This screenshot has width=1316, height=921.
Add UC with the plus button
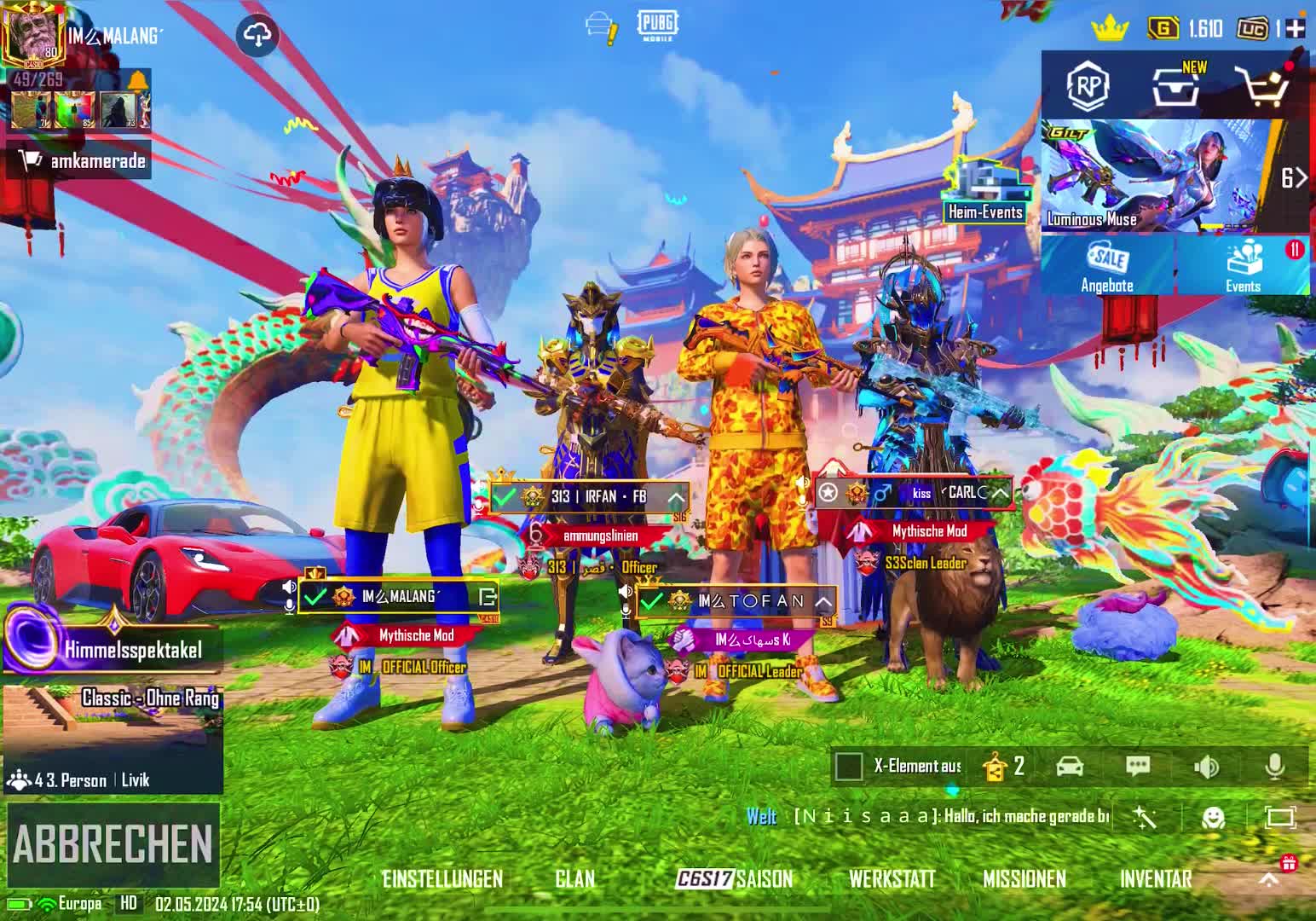[1296, 28]
